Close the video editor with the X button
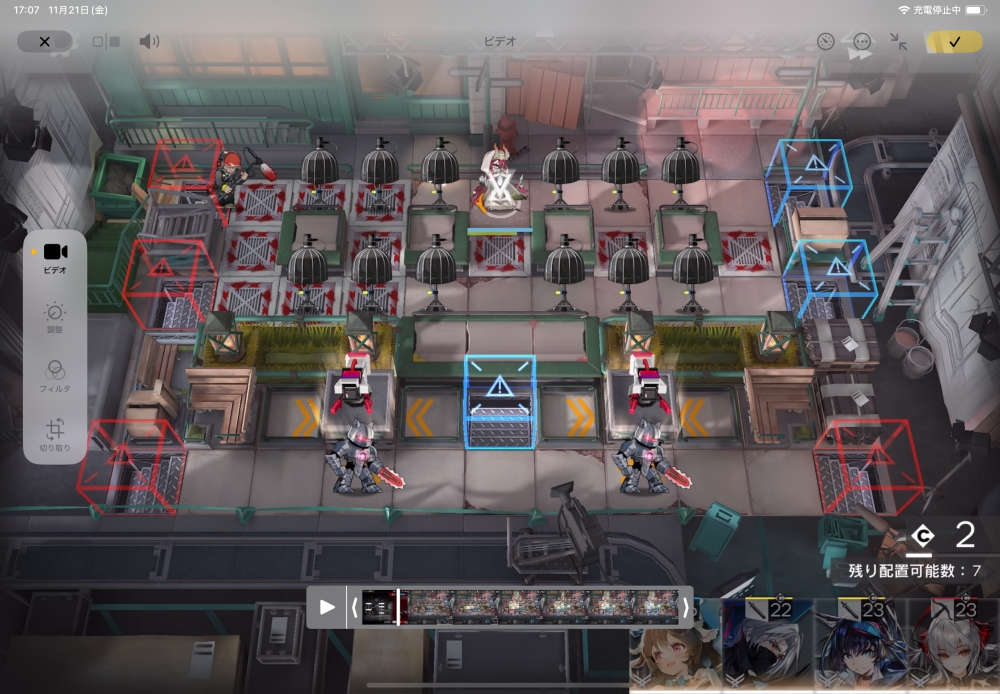 tap(44, 42)
